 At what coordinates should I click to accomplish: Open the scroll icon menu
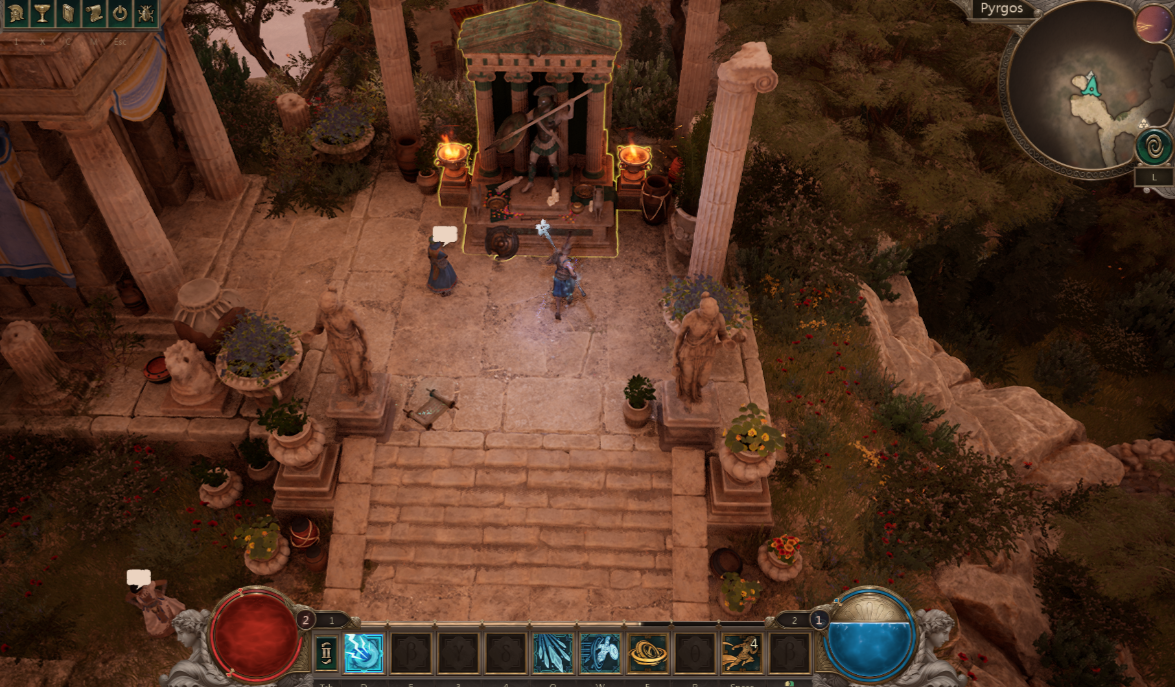[94, 14]
